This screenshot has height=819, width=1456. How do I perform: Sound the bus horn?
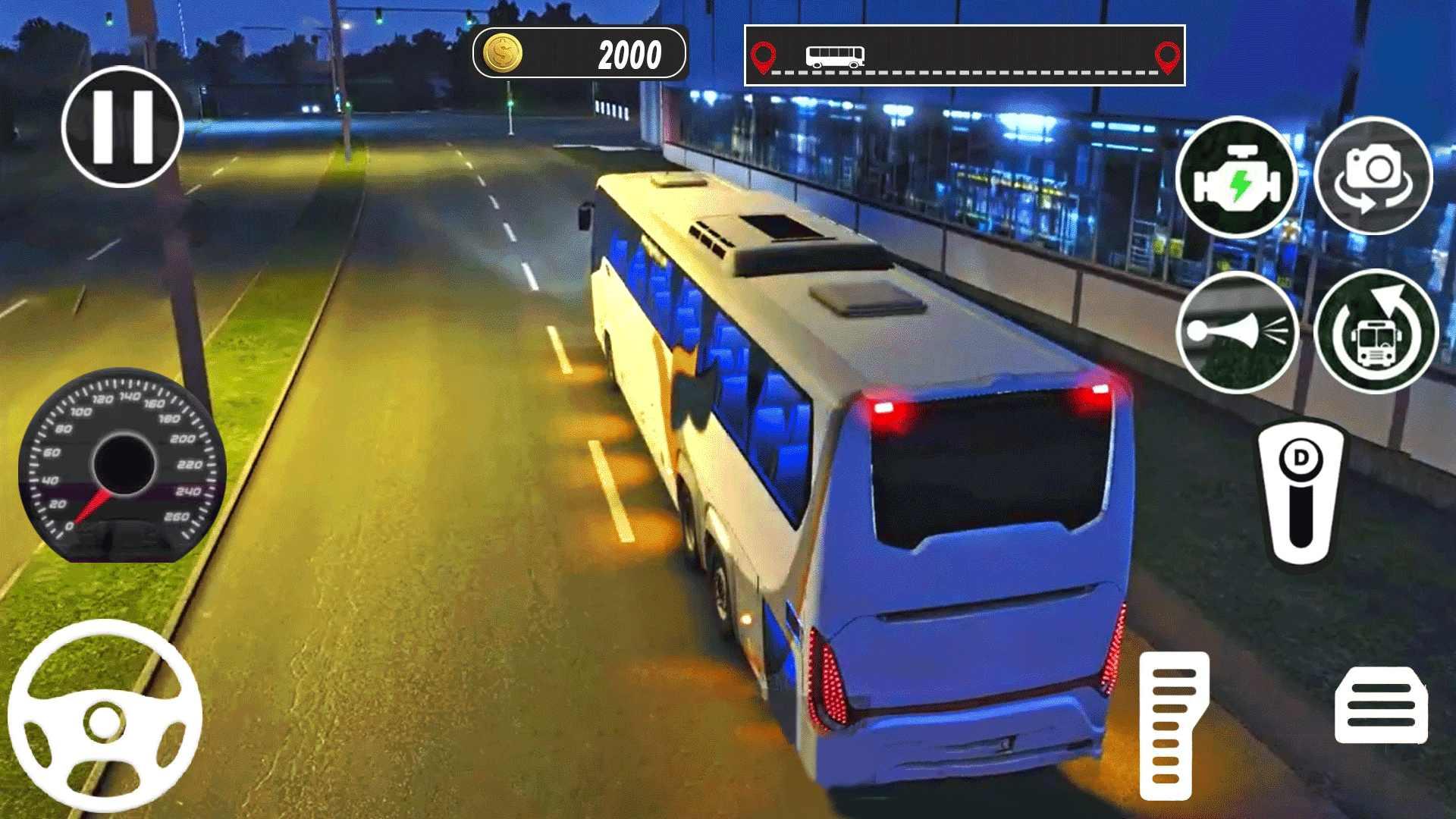(1238, 331)
